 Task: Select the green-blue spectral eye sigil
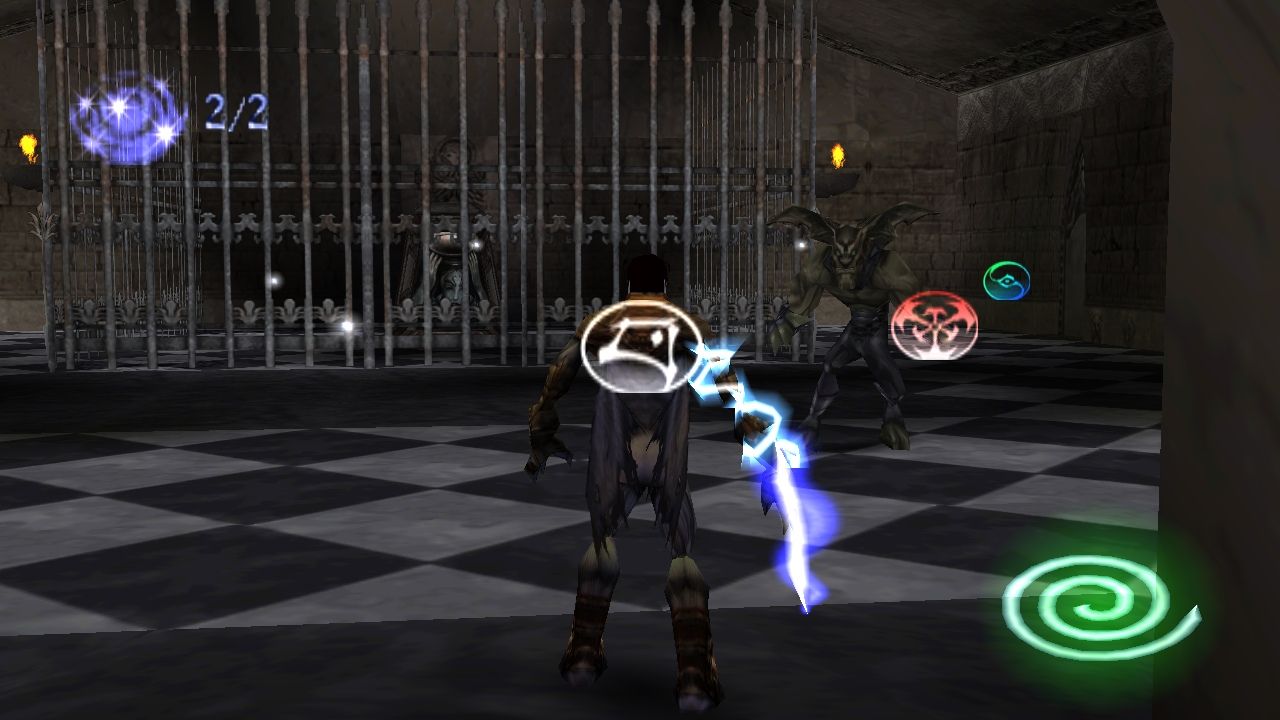coord(1005,282)
